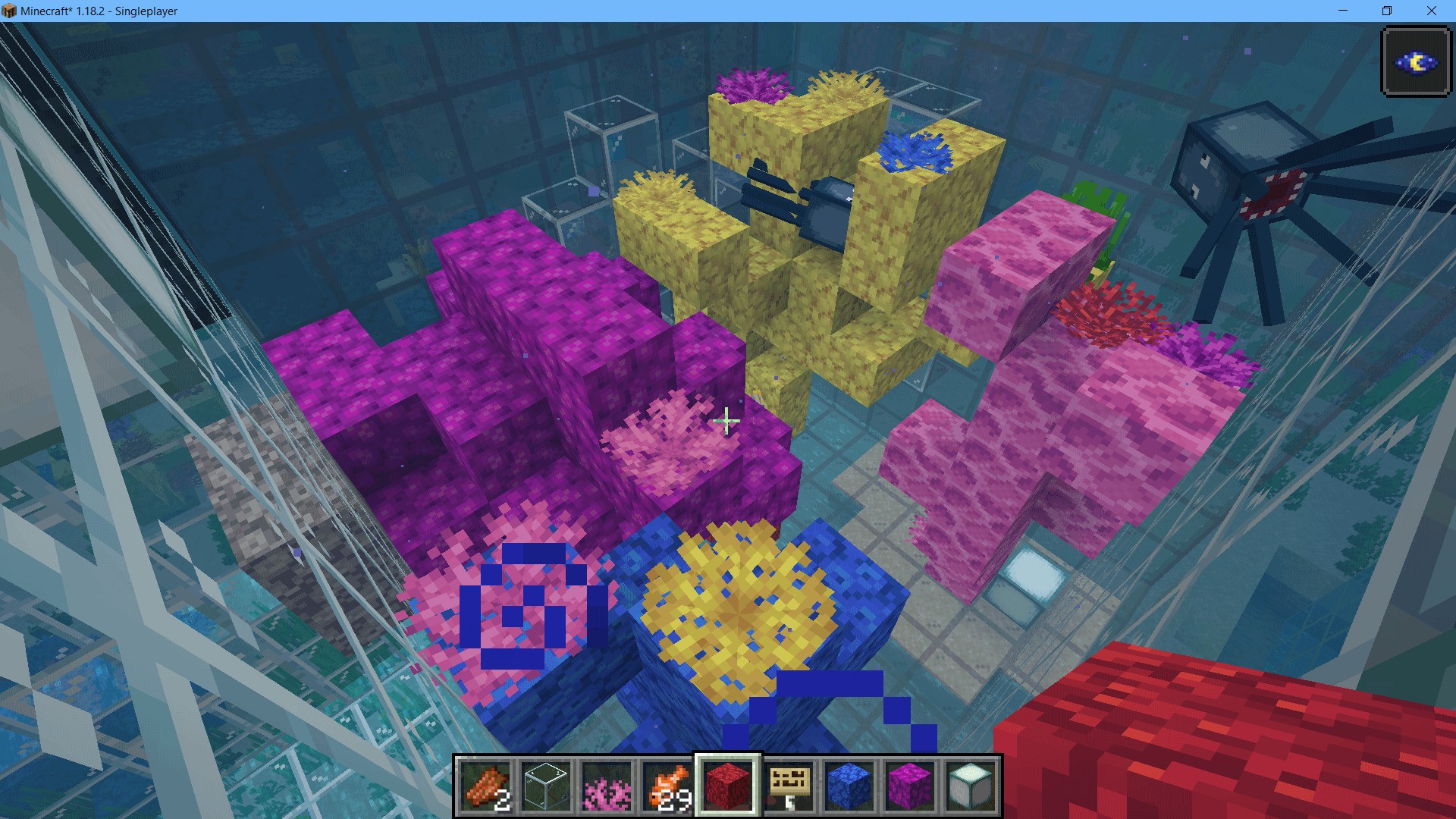
Task: Close the Minecraft window
Action: point(1431,11)
